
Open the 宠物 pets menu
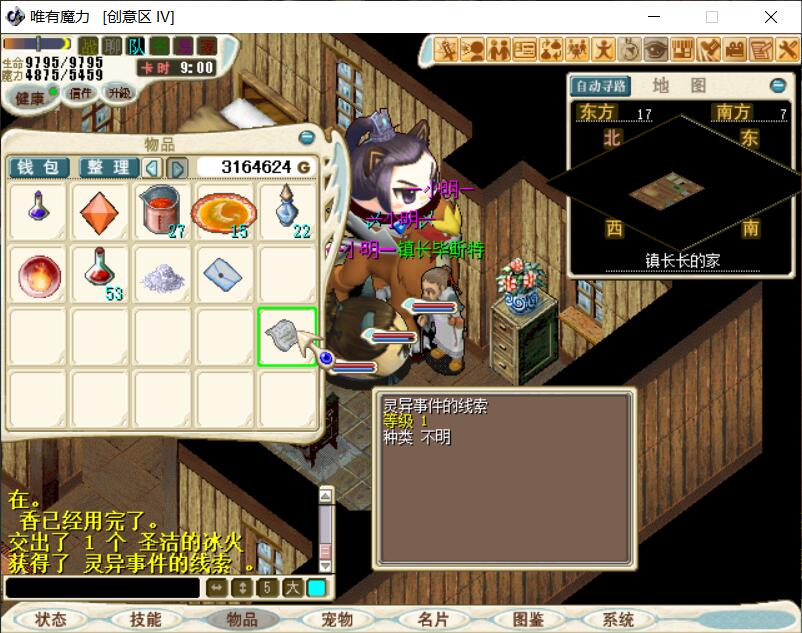[x=337, y=620]
